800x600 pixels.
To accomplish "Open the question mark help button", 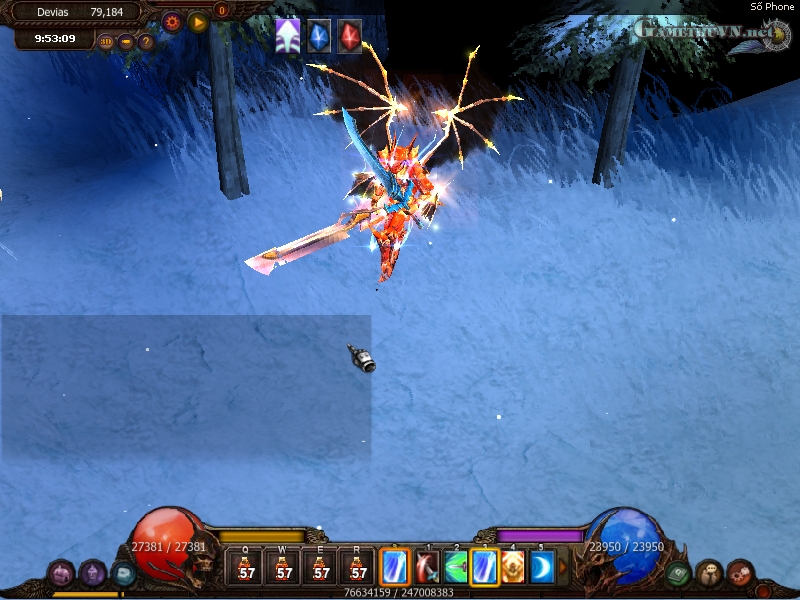I will coord(146,42).
